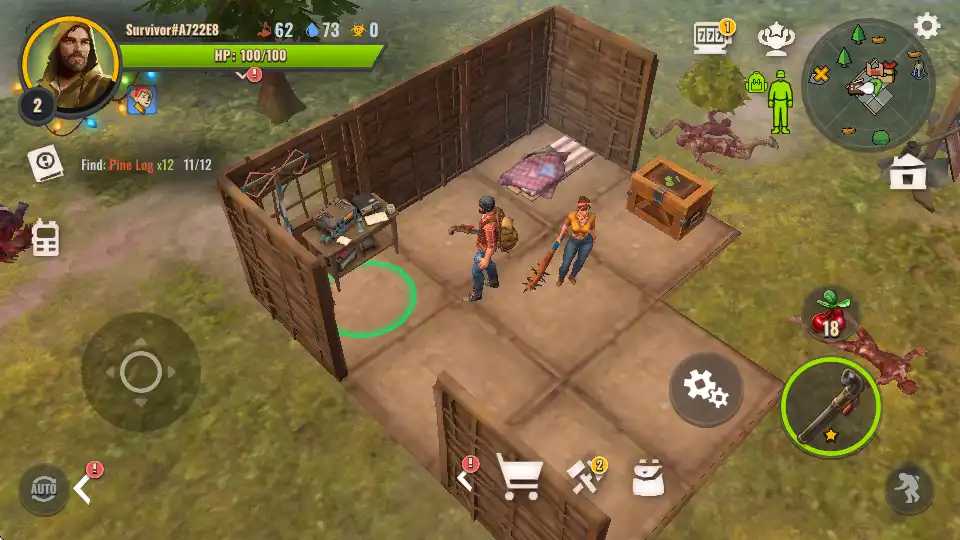Open the trophy leaderboard icon
Screen dimensions: 960x540
coord(775,38)
